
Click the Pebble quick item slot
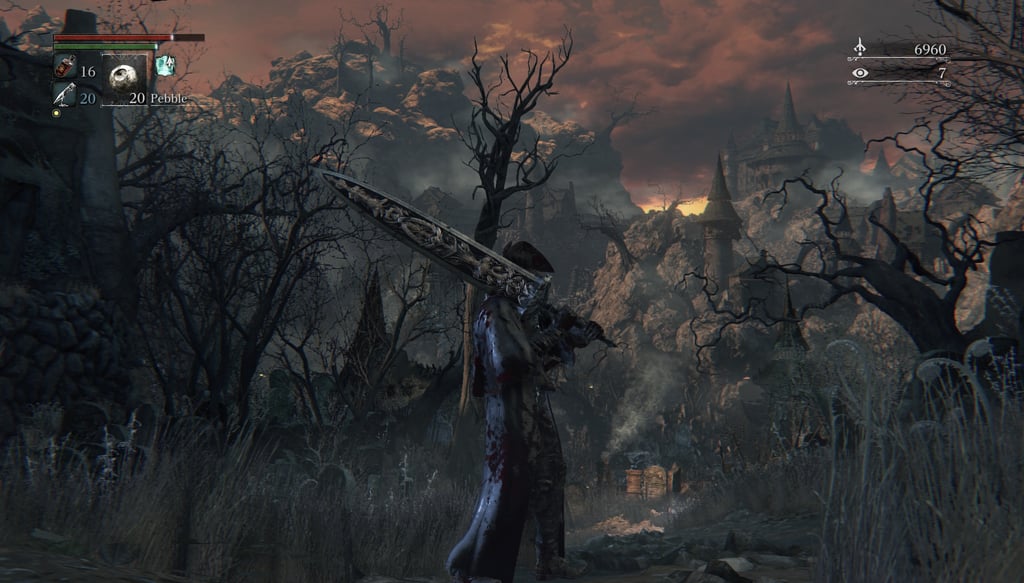(124, 76)
